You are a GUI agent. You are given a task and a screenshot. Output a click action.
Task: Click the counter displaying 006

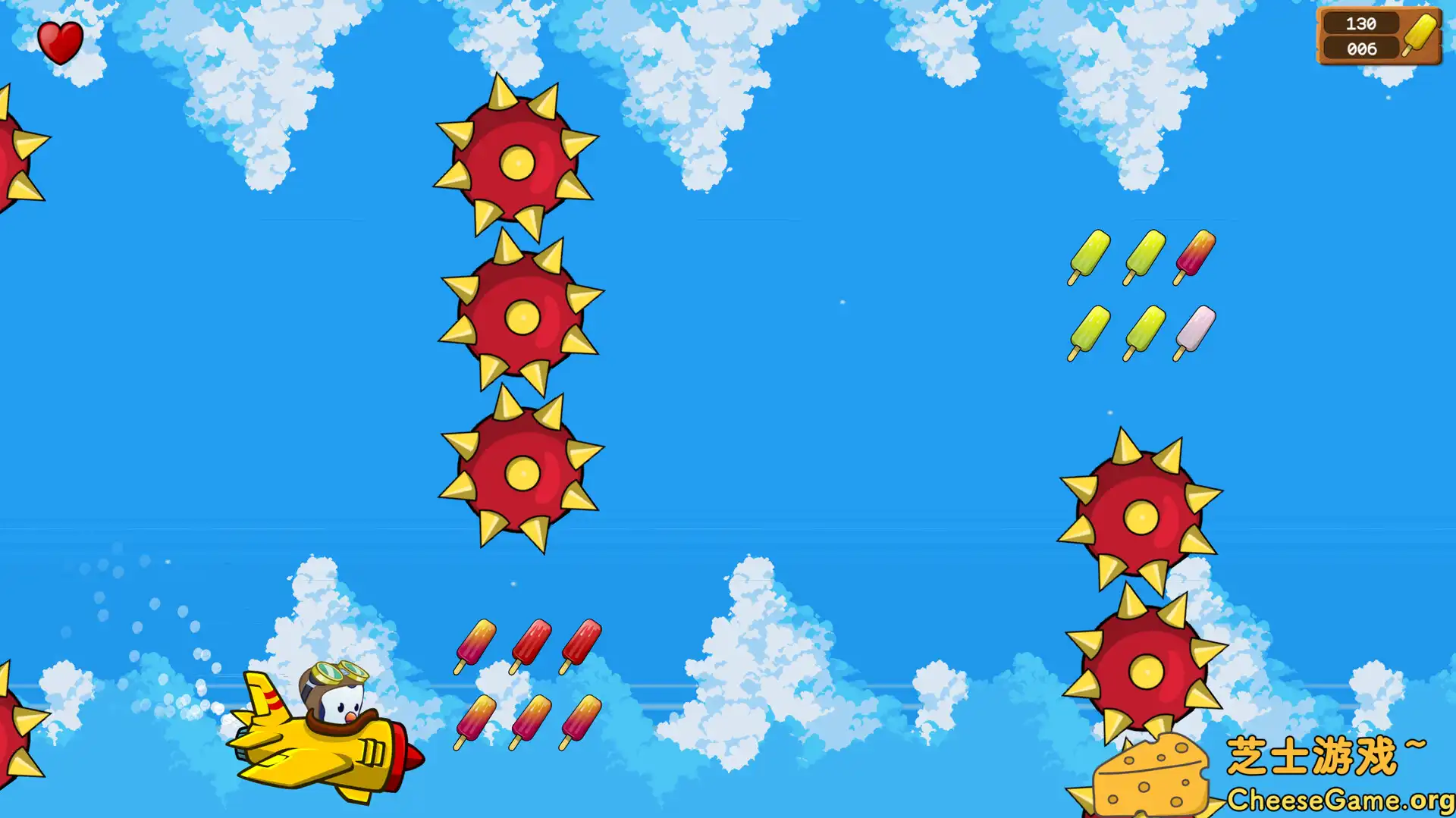(1362, 49)
